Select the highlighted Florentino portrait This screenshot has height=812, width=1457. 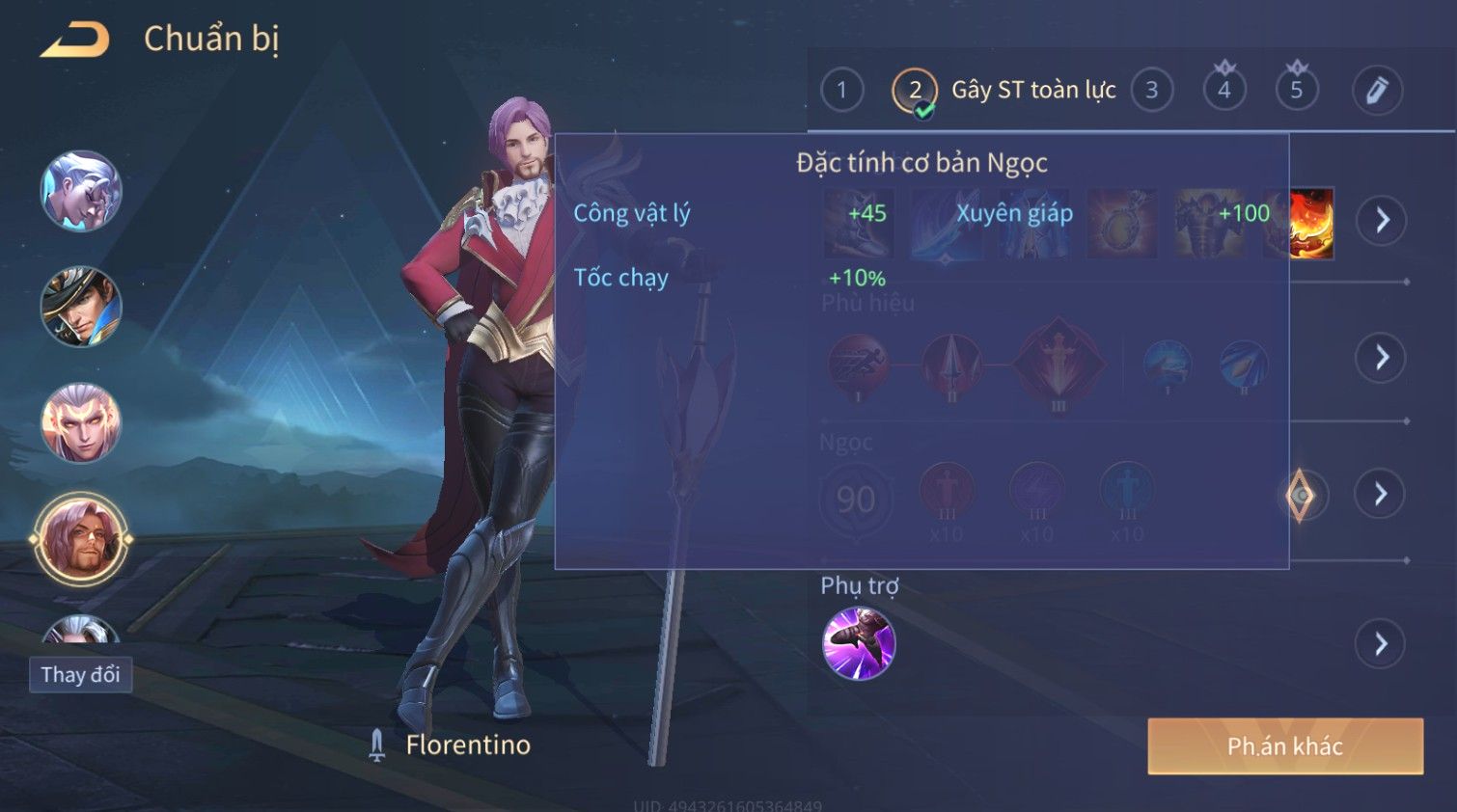tap(81, 540)
